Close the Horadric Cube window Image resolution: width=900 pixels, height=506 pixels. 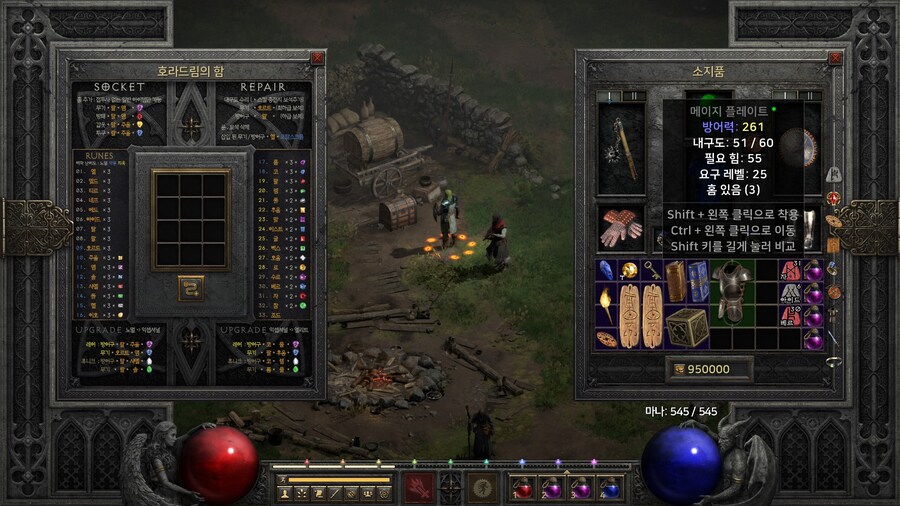[x=317, y=58]
